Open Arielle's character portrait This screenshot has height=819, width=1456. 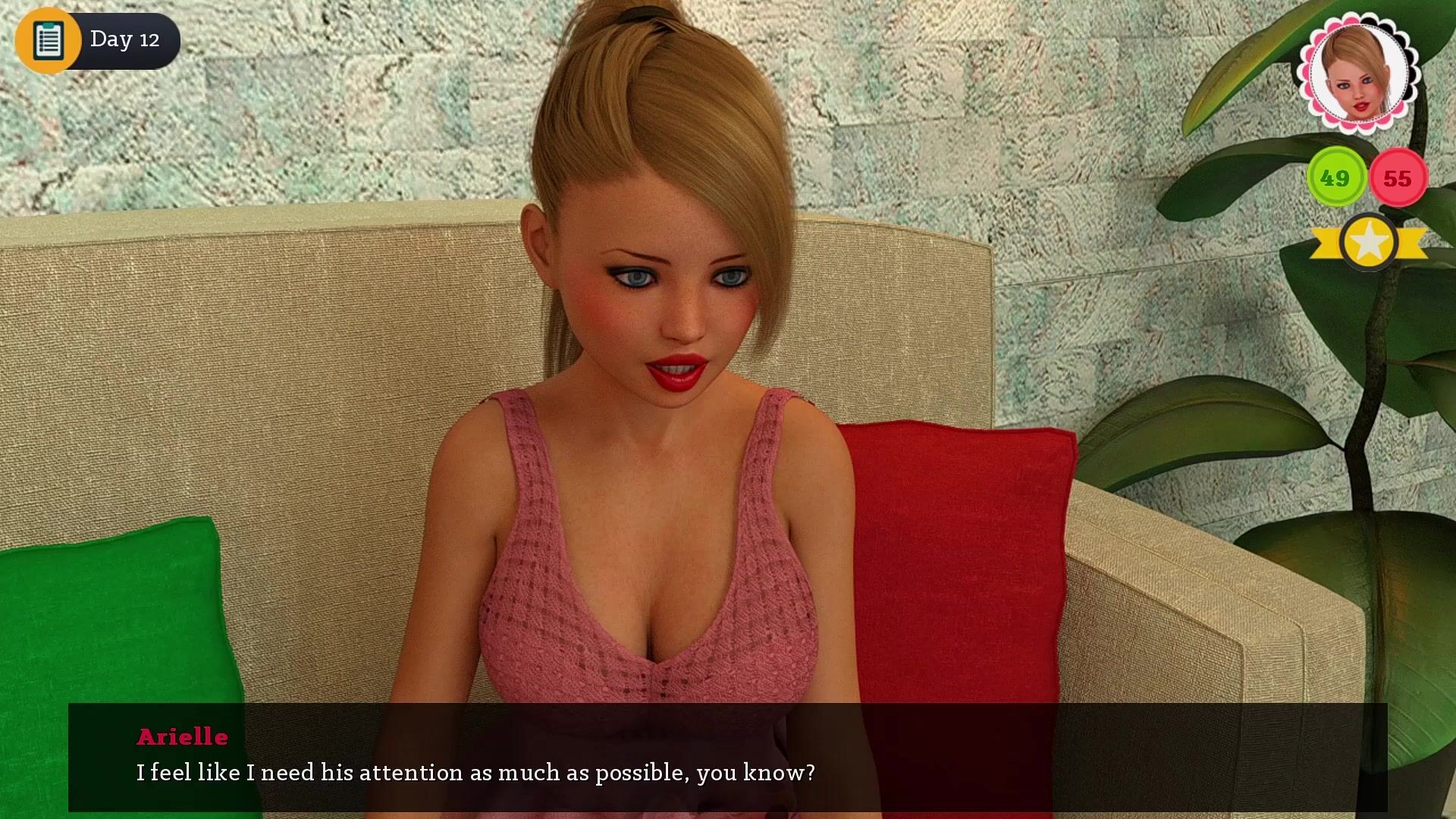[x=1358, y=73]
